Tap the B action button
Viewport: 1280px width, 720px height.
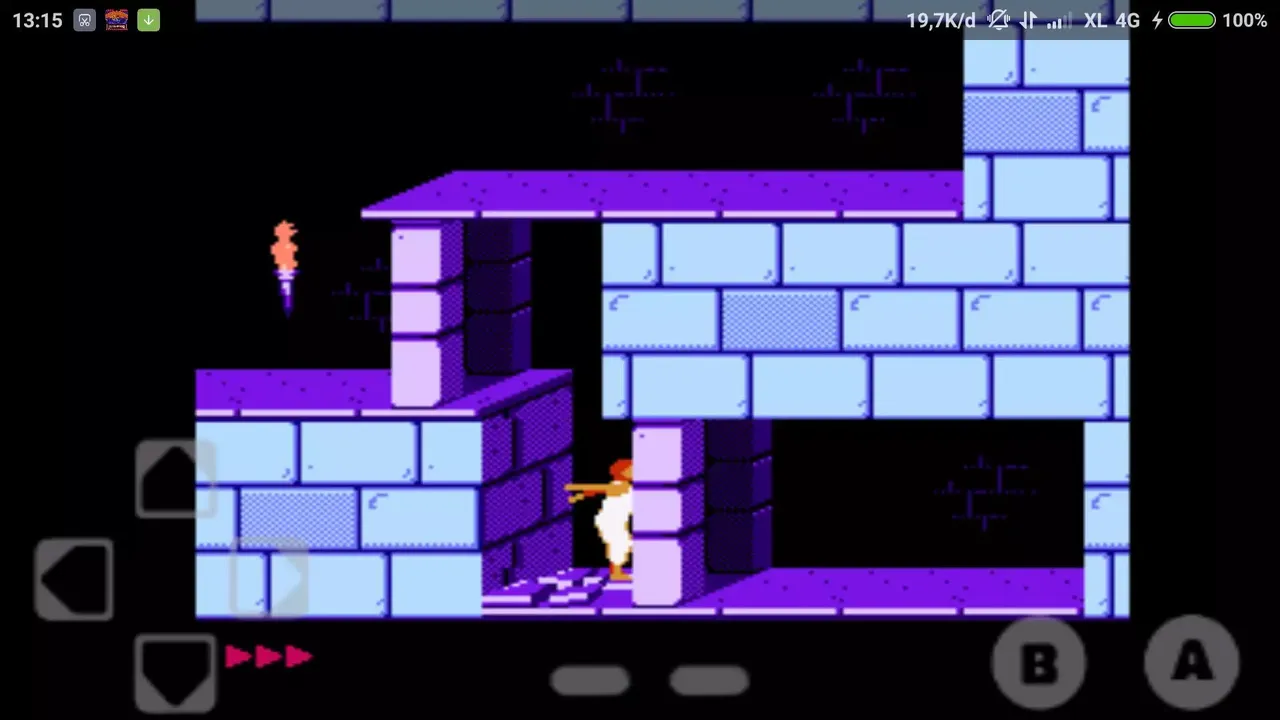click(1038, 662)
